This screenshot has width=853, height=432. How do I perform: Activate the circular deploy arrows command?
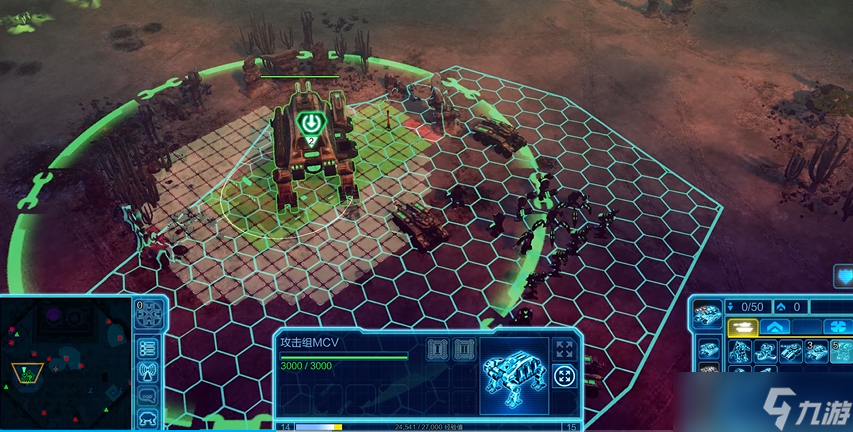563,377
